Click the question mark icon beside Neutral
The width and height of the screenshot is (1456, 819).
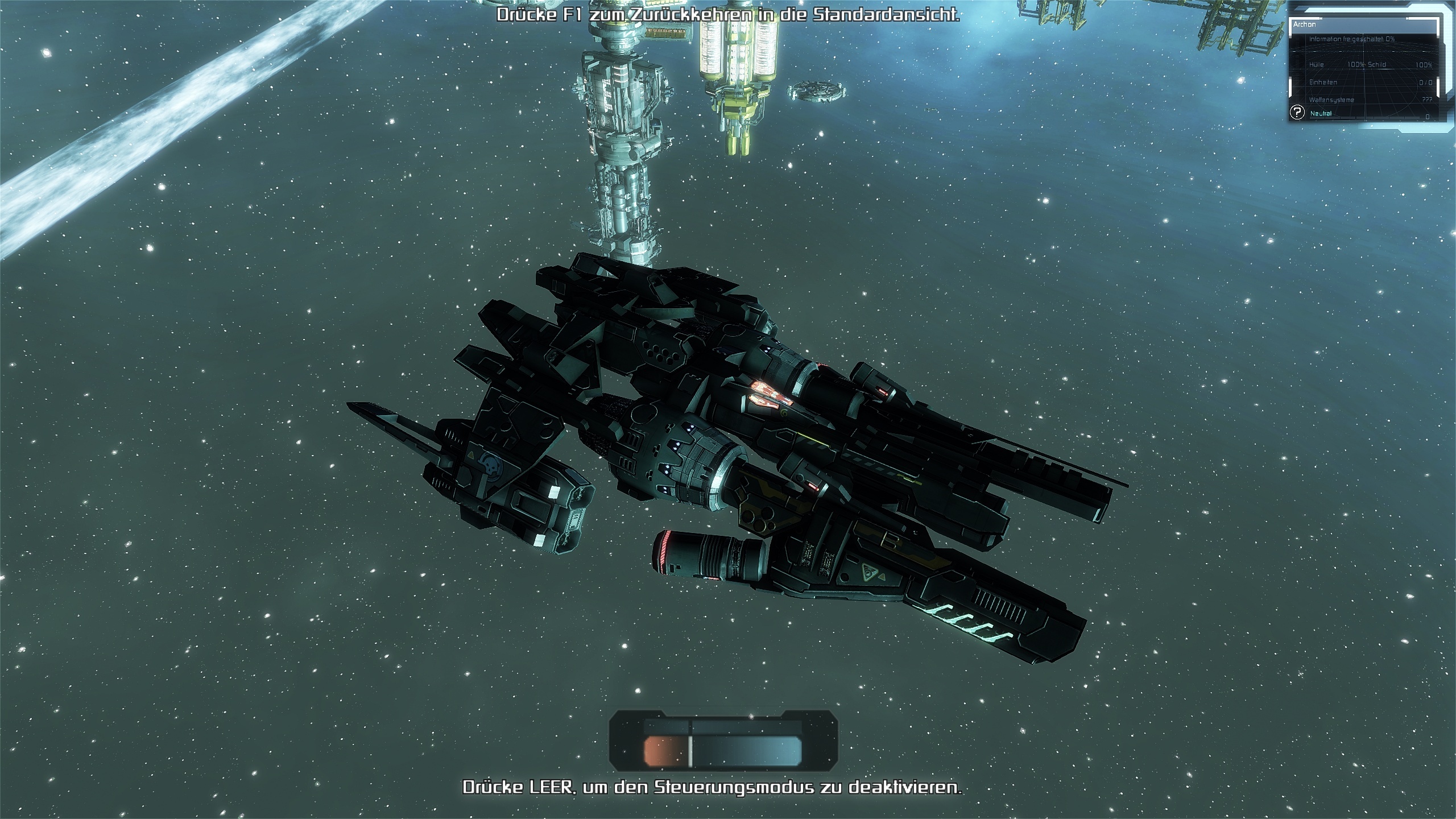1297,113
